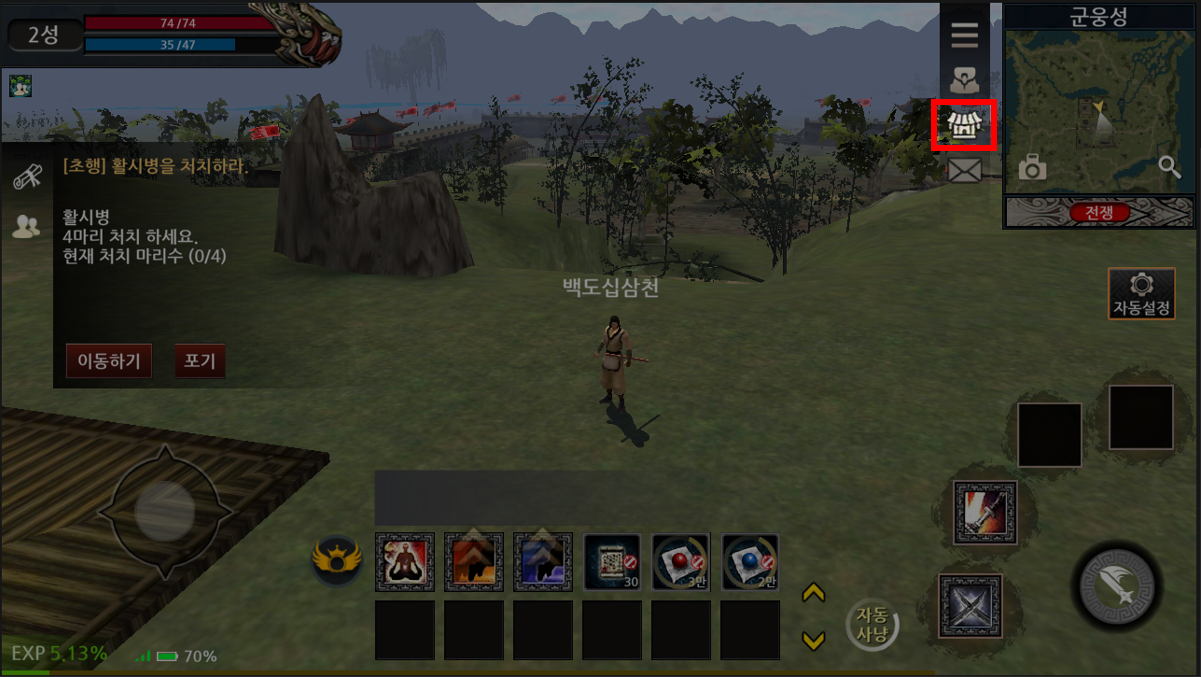
Task: Take a screenshot with the camera icon
Action: click(x=1032, y=167)
